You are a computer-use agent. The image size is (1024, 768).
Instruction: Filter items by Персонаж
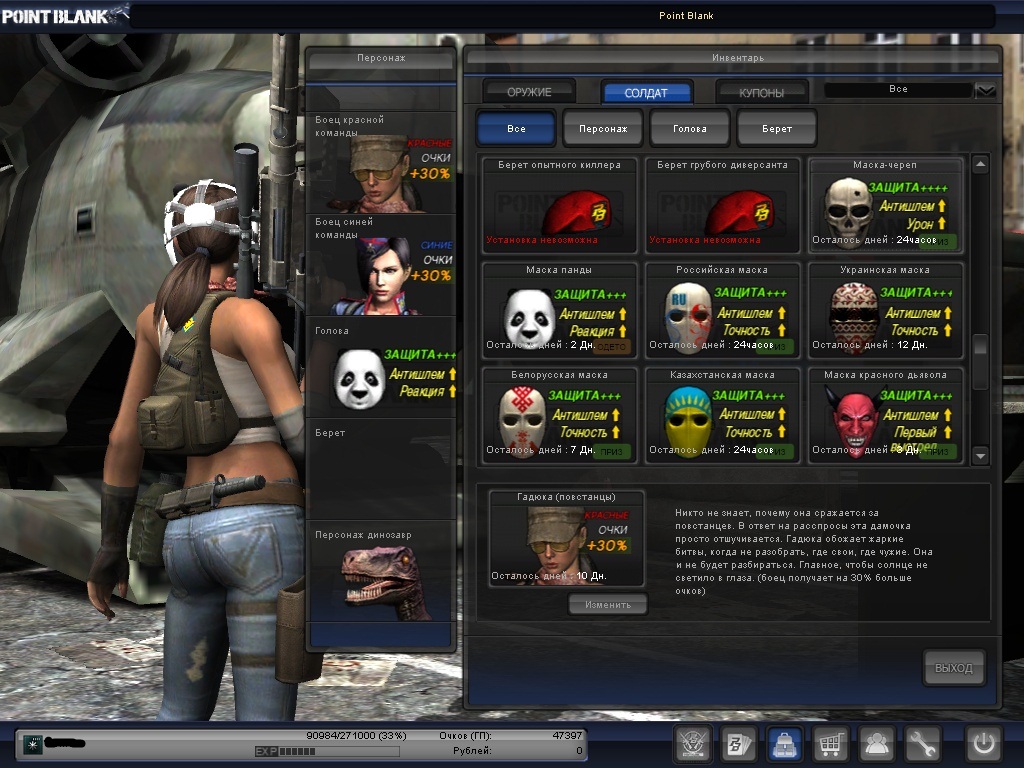(x=602, y=129)
